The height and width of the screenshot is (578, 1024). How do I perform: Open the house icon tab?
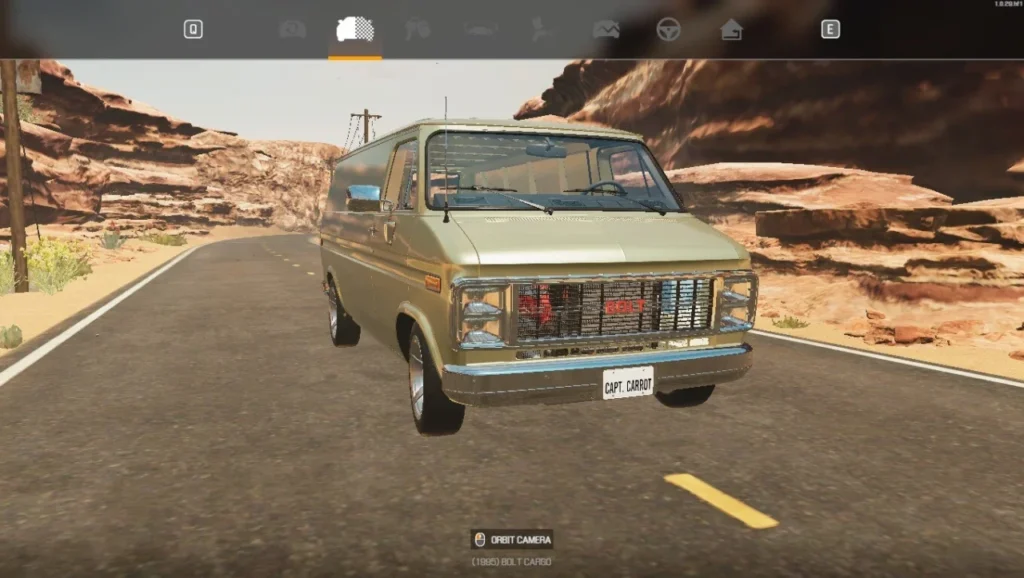pos(731,30)
